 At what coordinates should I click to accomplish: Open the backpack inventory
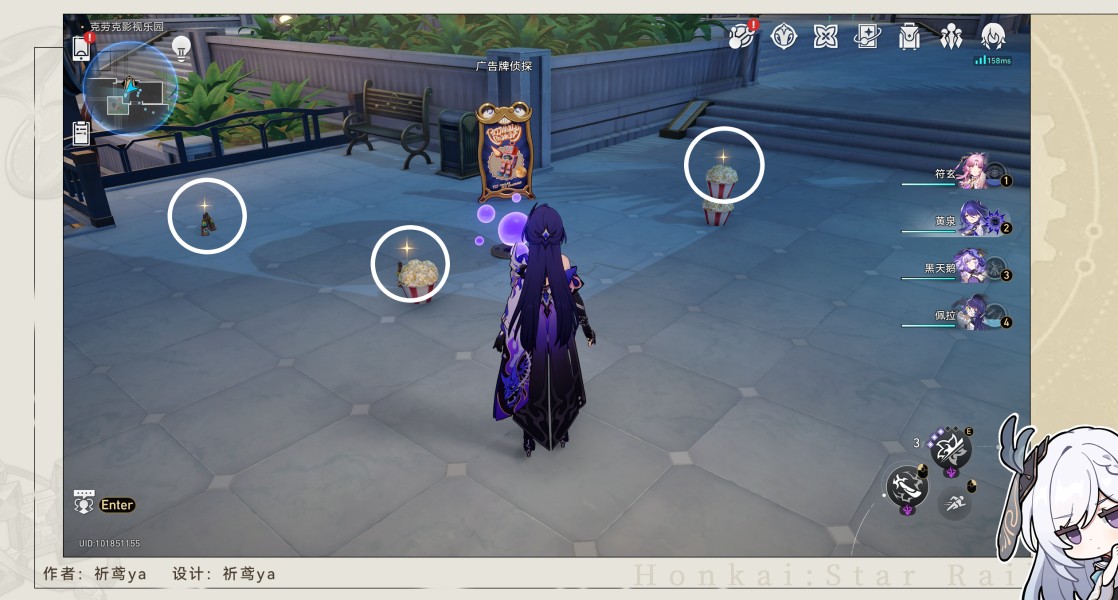(x=909, y=37)
